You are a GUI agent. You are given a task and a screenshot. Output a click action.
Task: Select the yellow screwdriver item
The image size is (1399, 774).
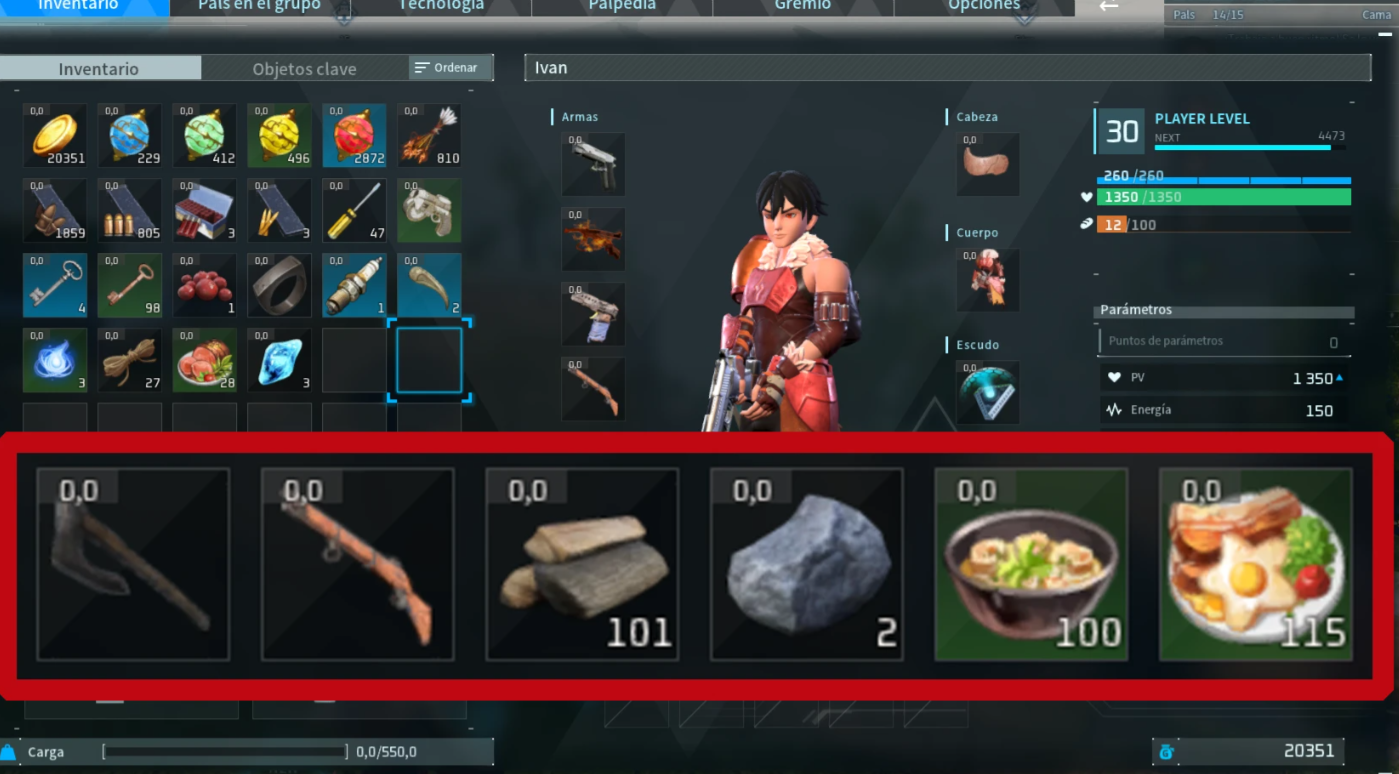tap(354, 210)
